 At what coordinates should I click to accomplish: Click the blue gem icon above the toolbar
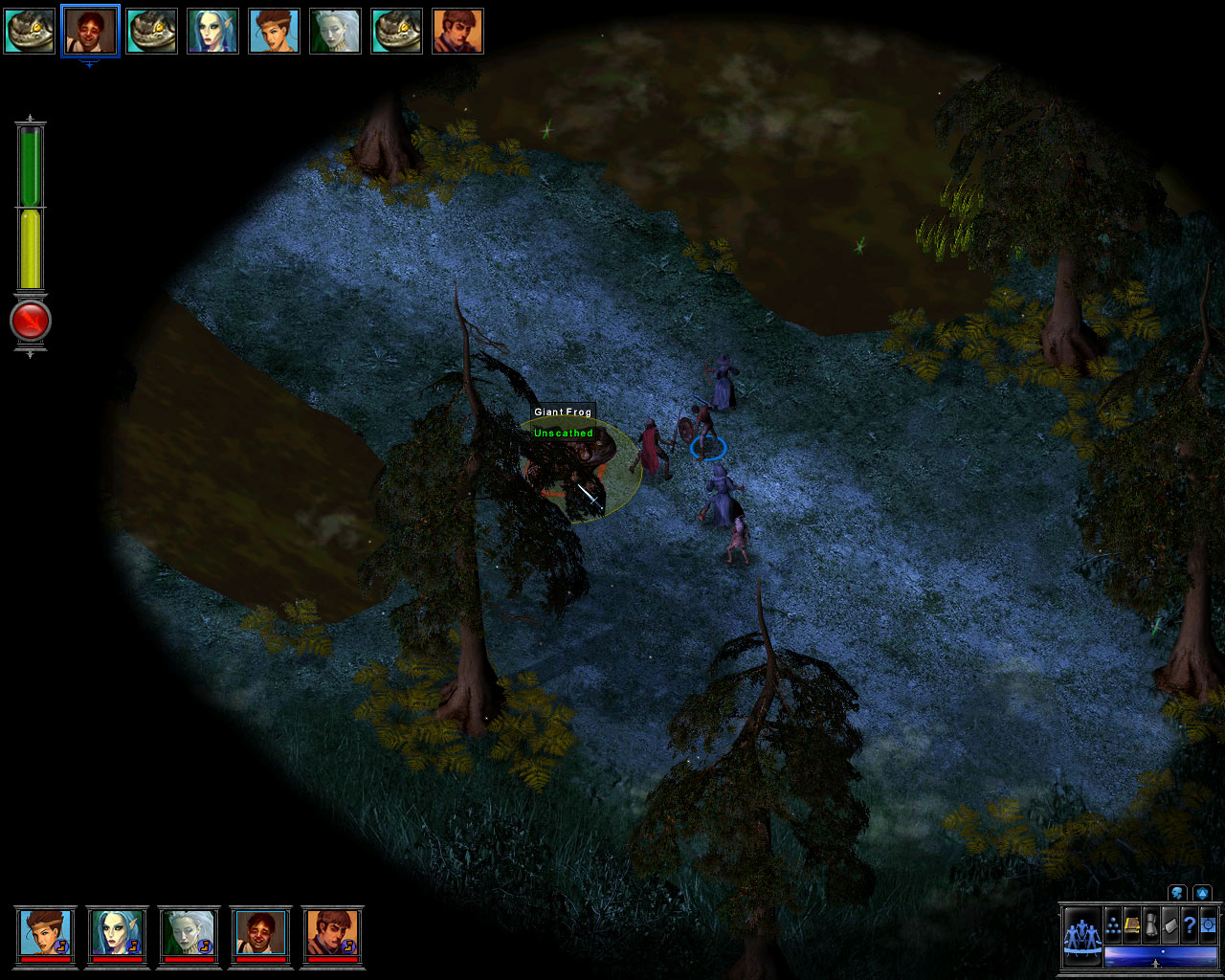coord(1201,894)
